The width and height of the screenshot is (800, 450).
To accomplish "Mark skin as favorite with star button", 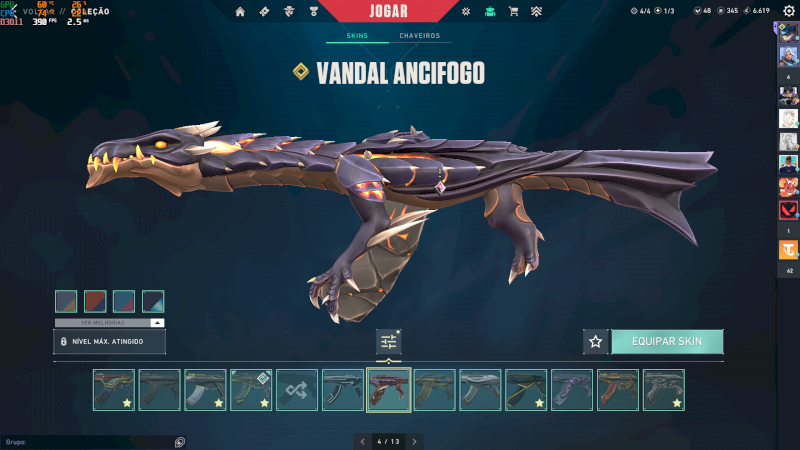I will [596, 341].
